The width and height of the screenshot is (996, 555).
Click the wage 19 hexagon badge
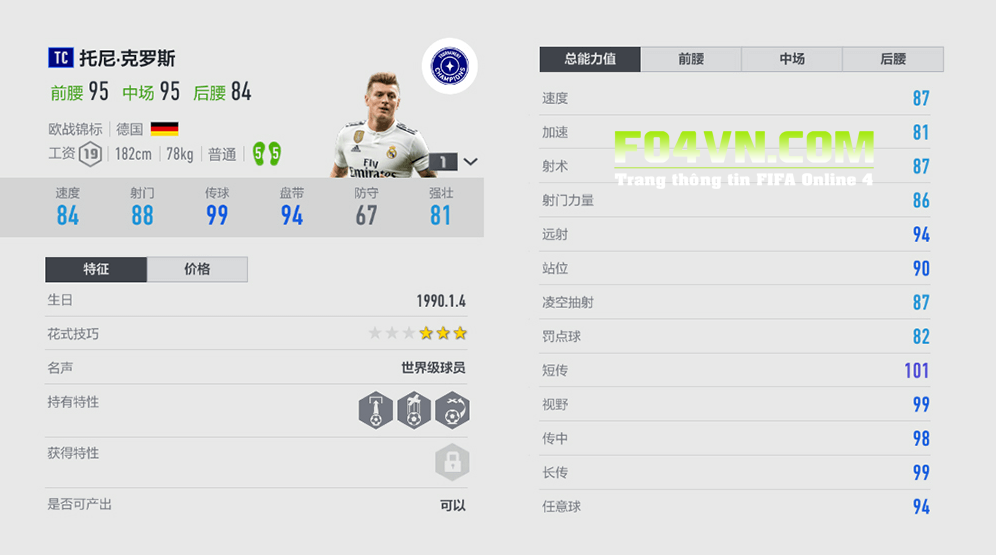tap(91, 154)
